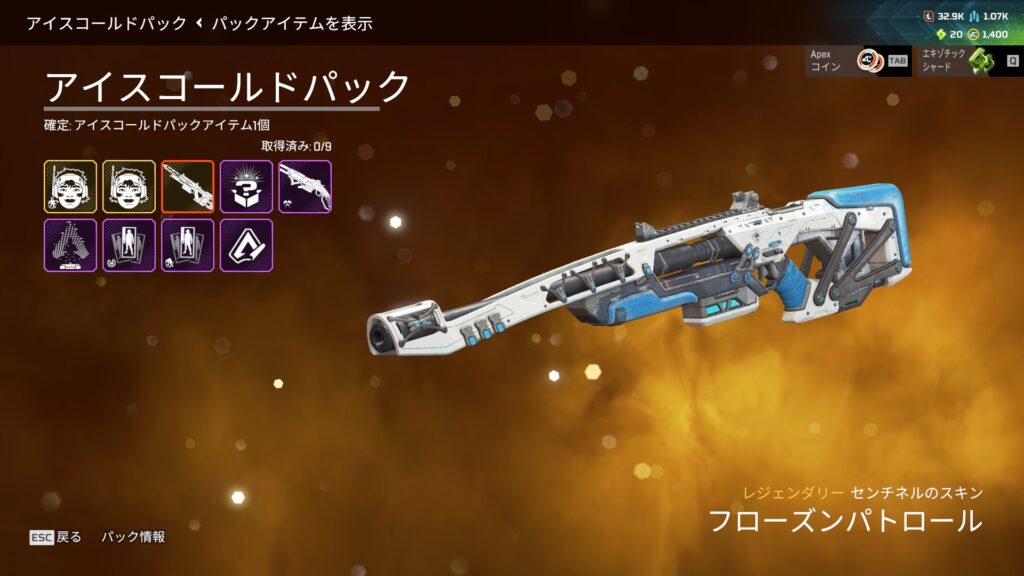Screen dimensions: 1024x576
Task: Click 戻る to go back
Action: (x=57, y=537)
